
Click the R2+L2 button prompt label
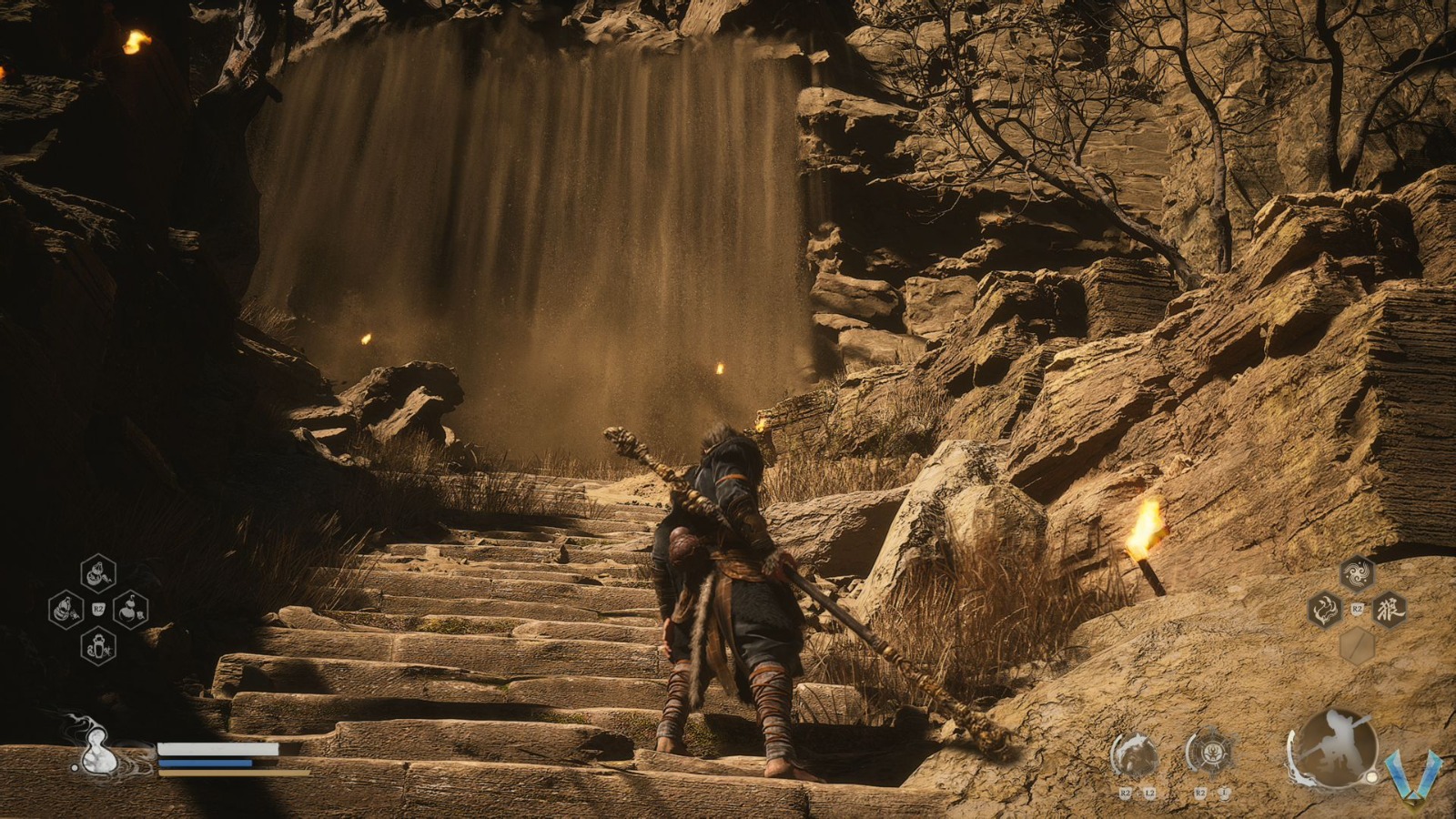[x=1137, y=793]
